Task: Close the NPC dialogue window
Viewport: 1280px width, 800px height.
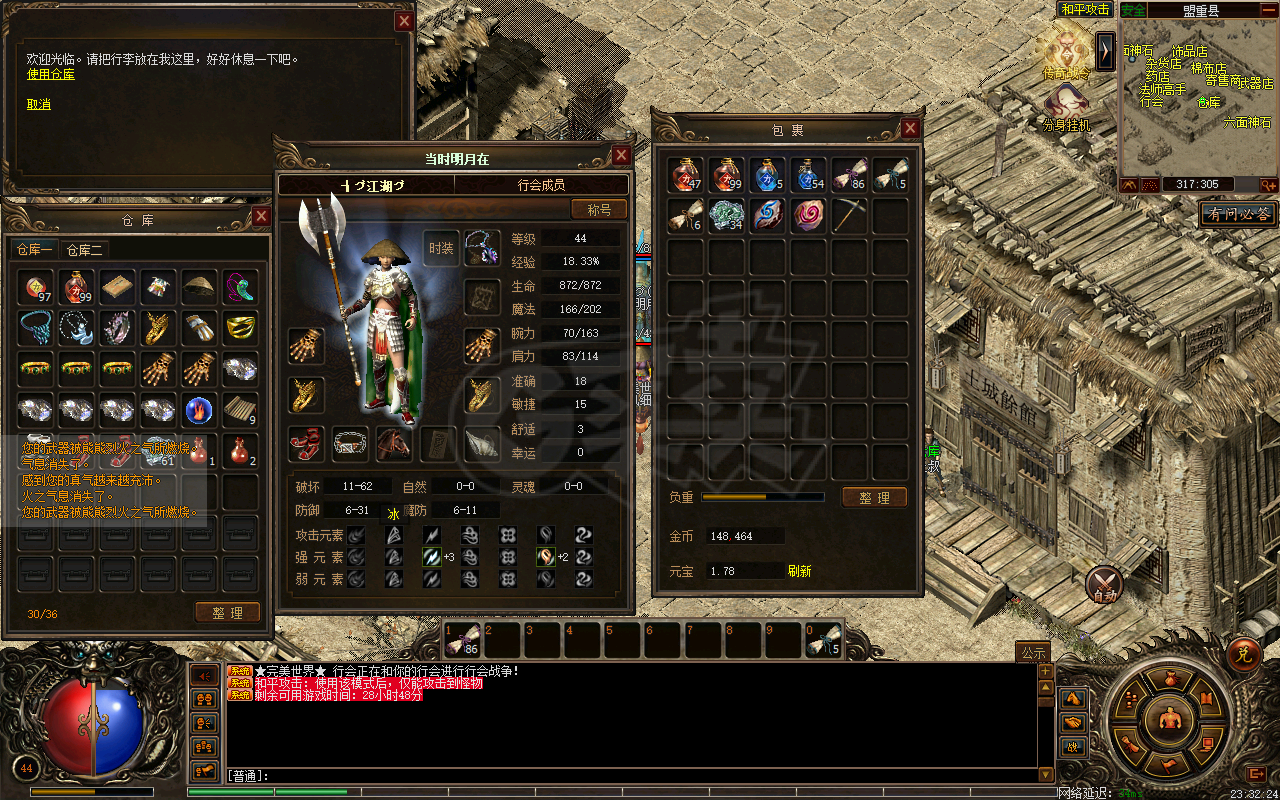Action: click(x=404, y=21)
